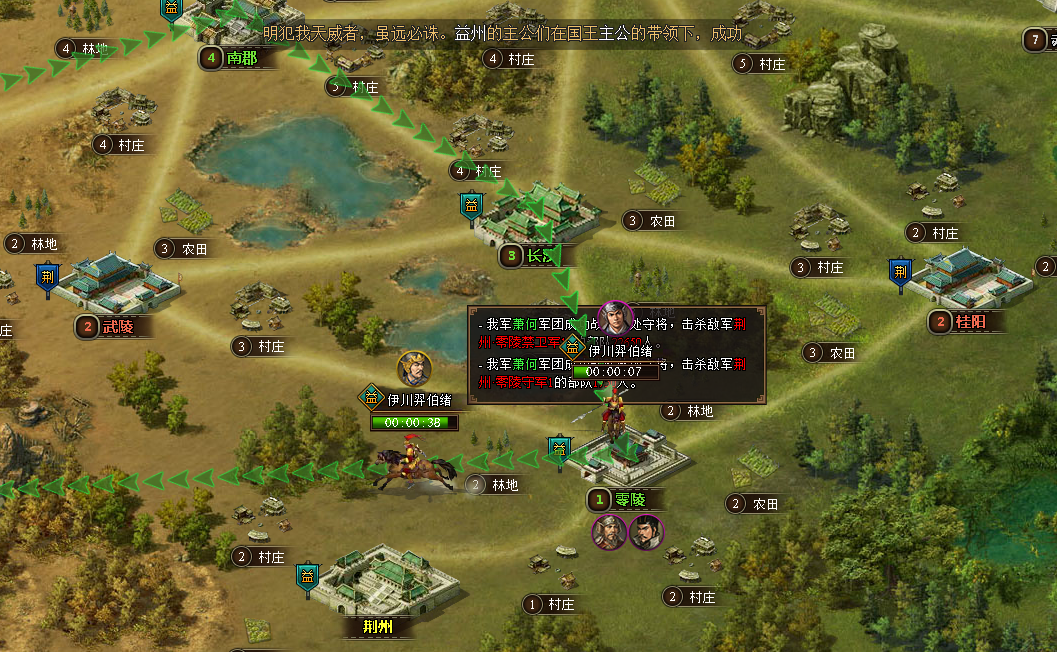Select the left general portrait under 零陵
Image resolution: width=1057 pixels, height=652 pixels.
pyautogui.click(x=609, y=533)
